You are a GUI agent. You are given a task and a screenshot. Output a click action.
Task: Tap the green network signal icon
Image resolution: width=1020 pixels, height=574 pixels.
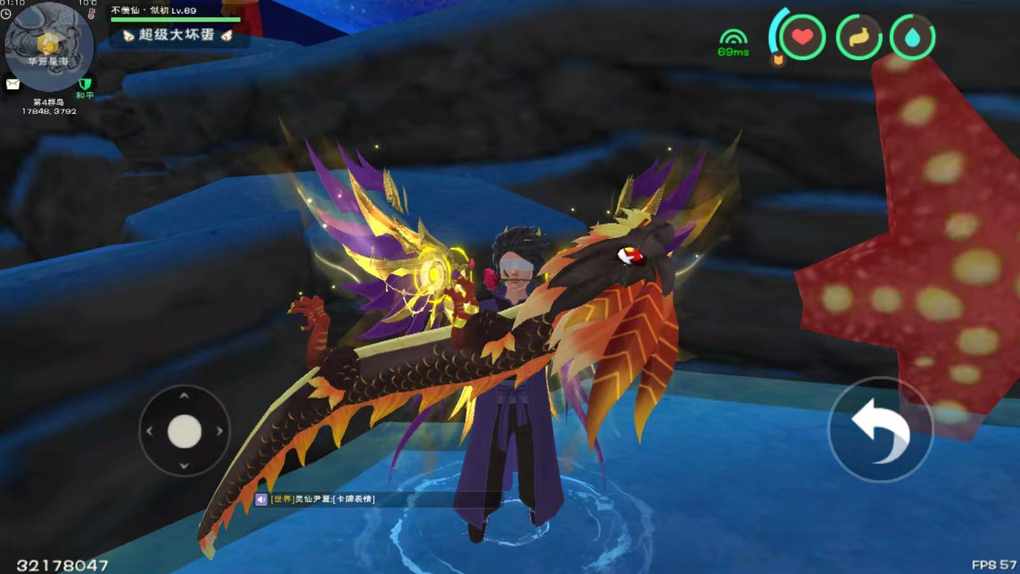[733, 36]
